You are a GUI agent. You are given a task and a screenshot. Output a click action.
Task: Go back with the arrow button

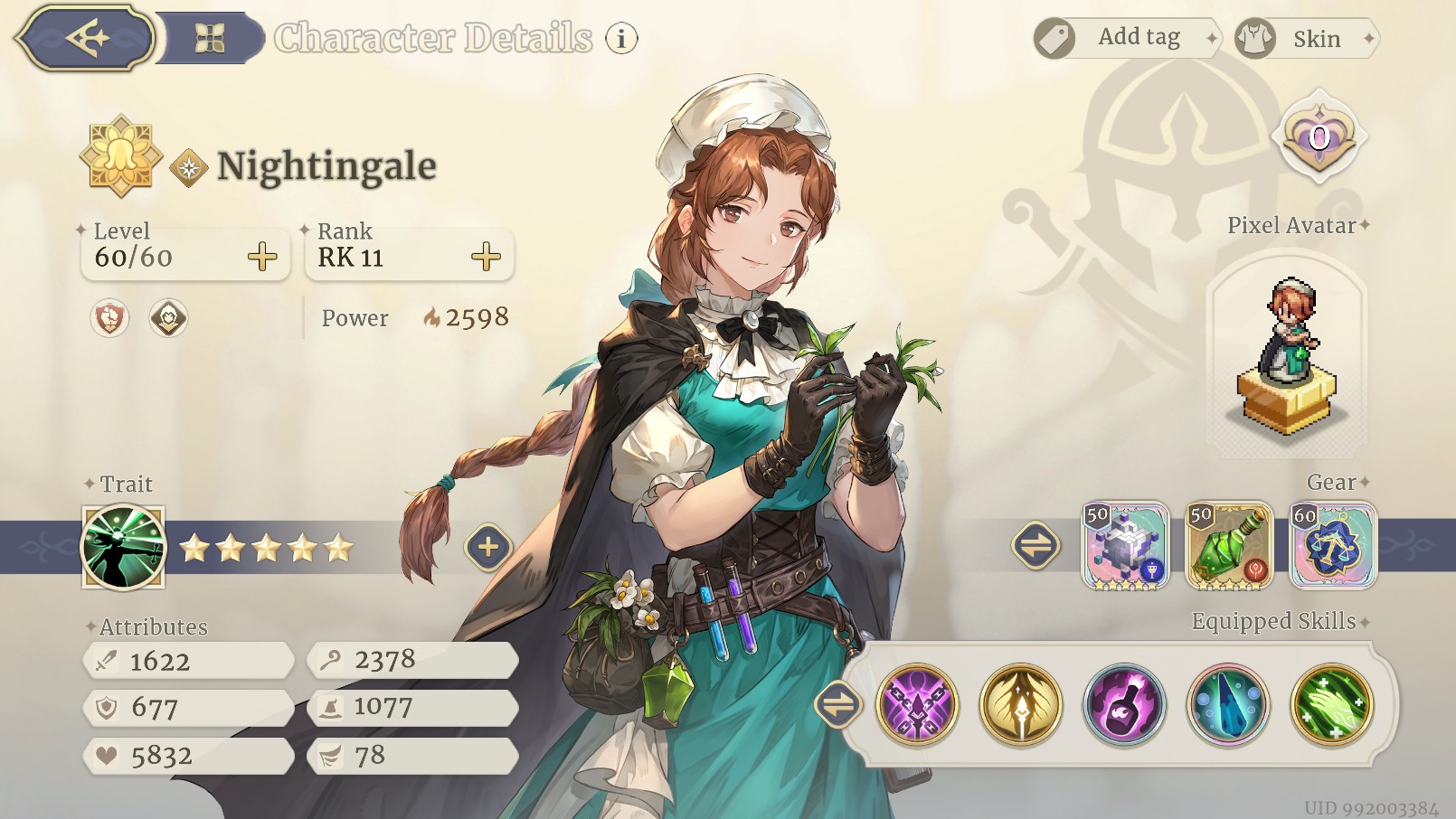pyautogui.click(x=87, y=38)
